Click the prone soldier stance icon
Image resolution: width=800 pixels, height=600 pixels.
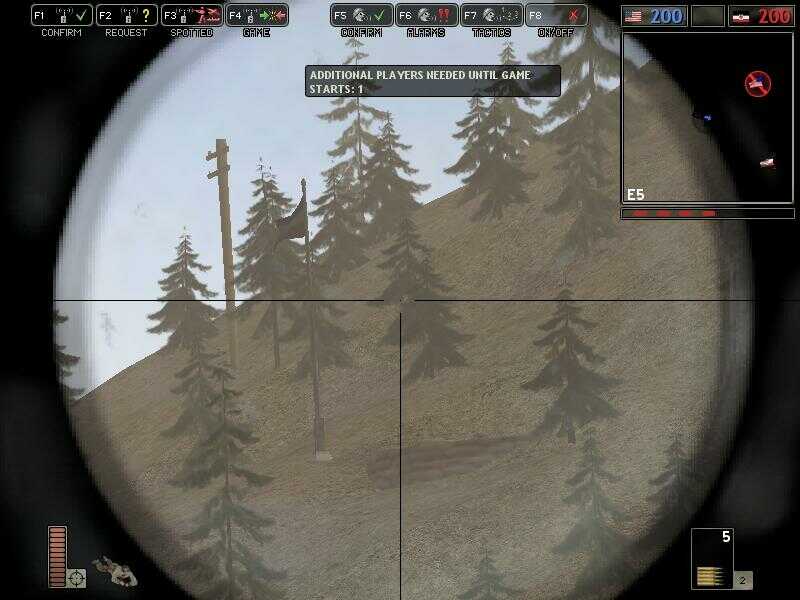[x=115, y=571]
